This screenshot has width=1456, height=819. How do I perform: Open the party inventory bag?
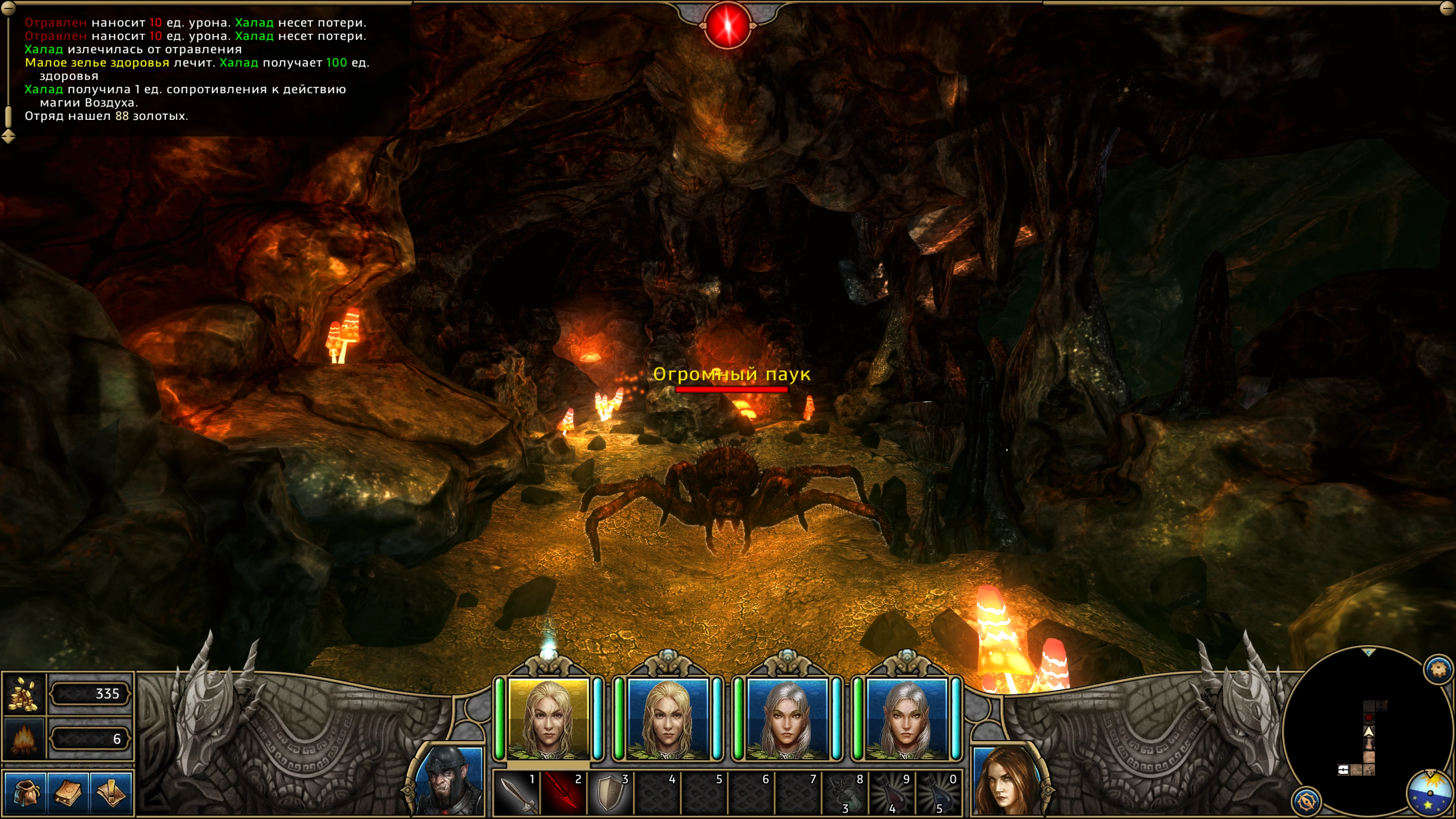tap(26, 792)
